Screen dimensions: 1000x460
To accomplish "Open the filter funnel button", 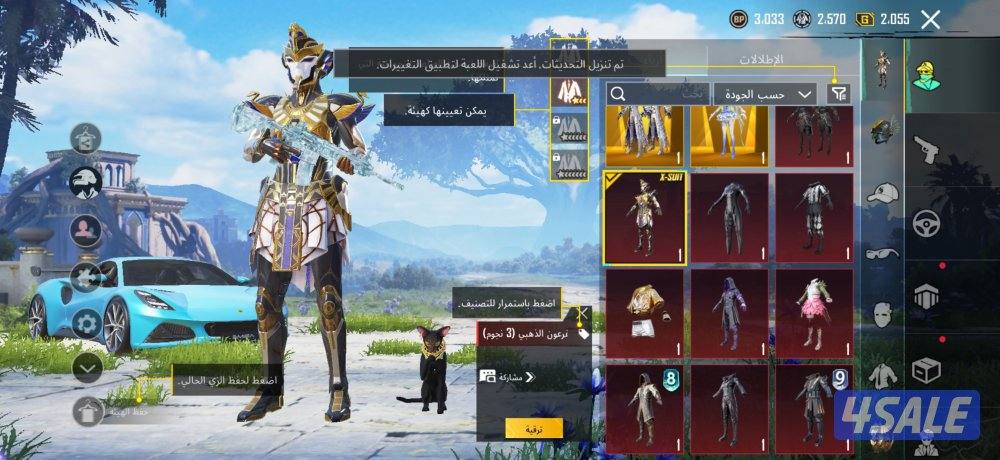I will (x=839, y=93).
